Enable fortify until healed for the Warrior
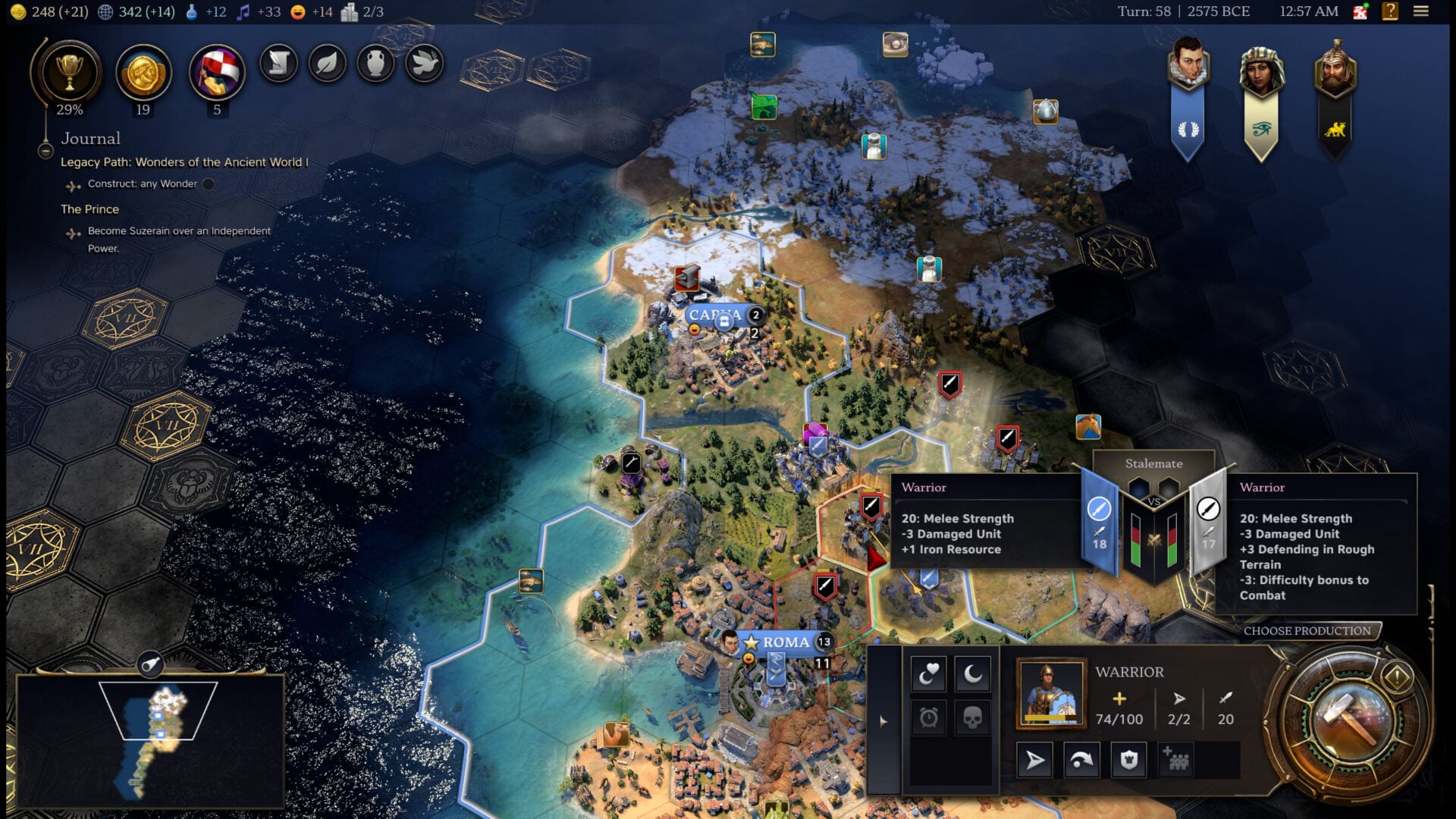The height and width of the screenshot is (819, 1456). pos(929,674)
